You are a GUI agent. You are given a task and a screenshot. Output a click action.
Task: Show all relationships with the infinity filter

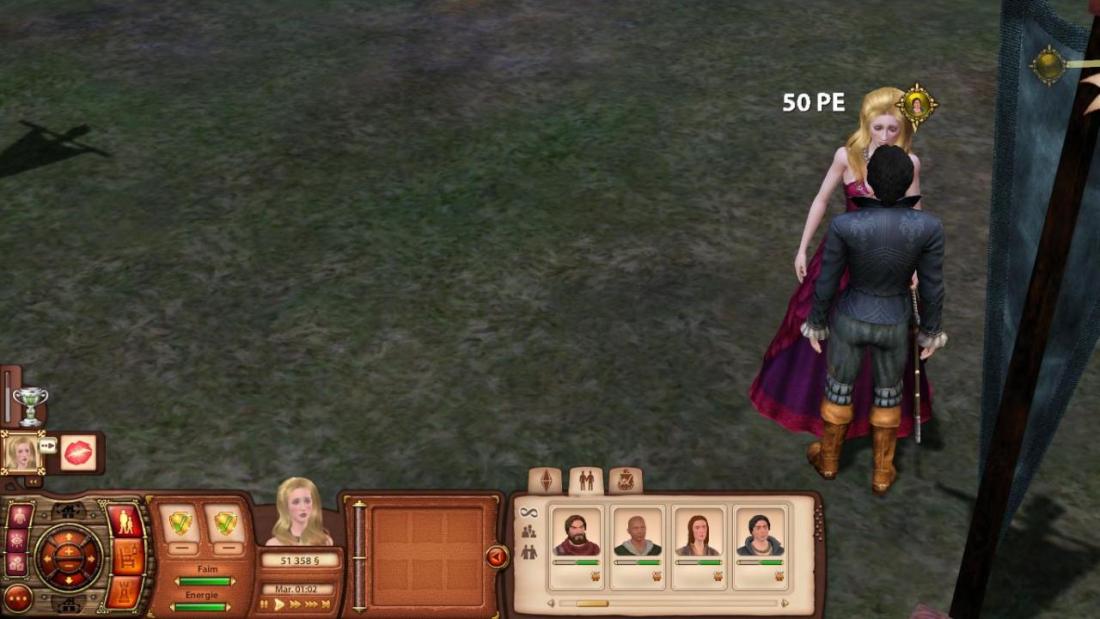529,513
